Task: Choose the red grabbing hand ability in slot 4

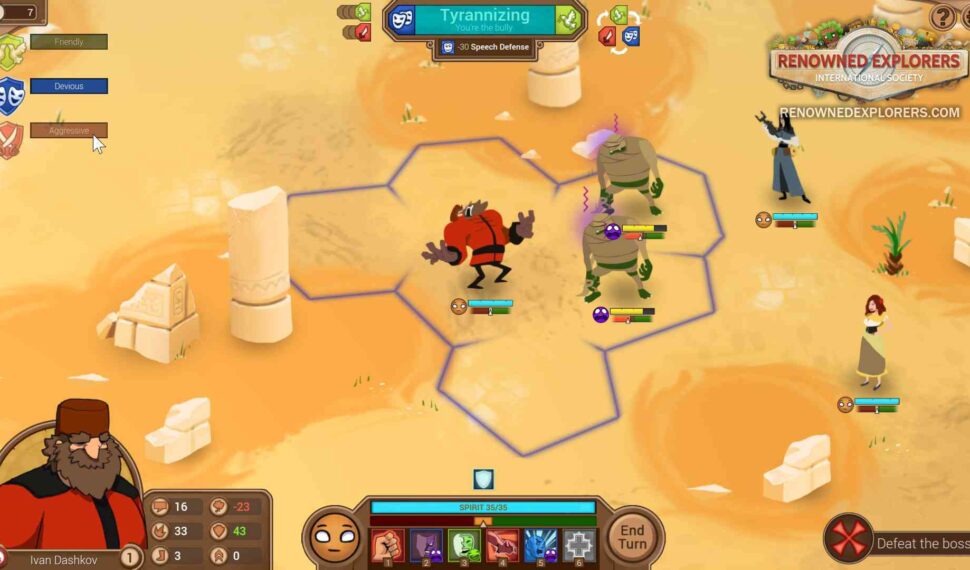Action: point(502,545)
